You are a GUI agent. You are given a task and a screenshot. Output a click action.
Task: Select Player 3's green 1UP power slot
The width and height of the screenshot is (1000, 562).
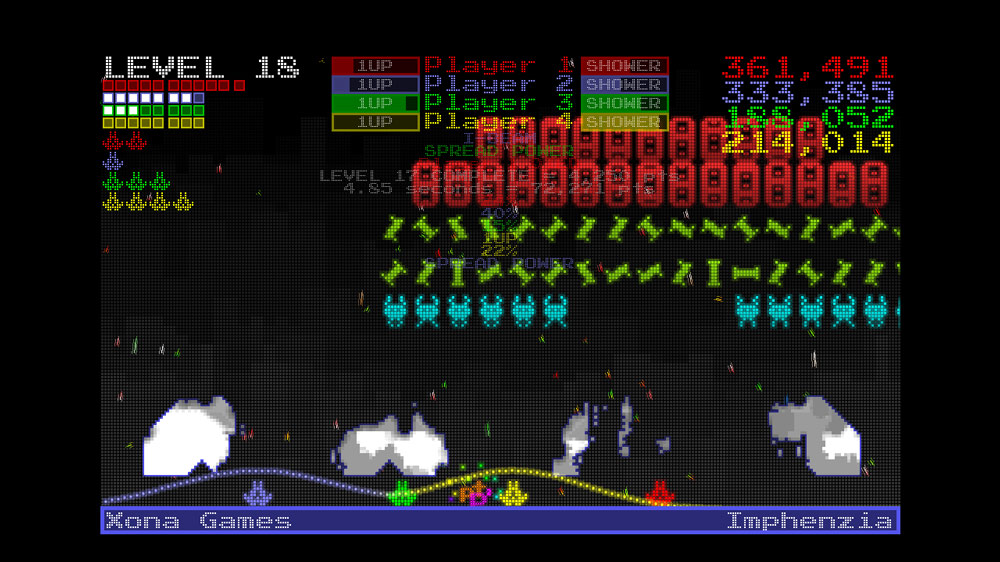[375, 103]
